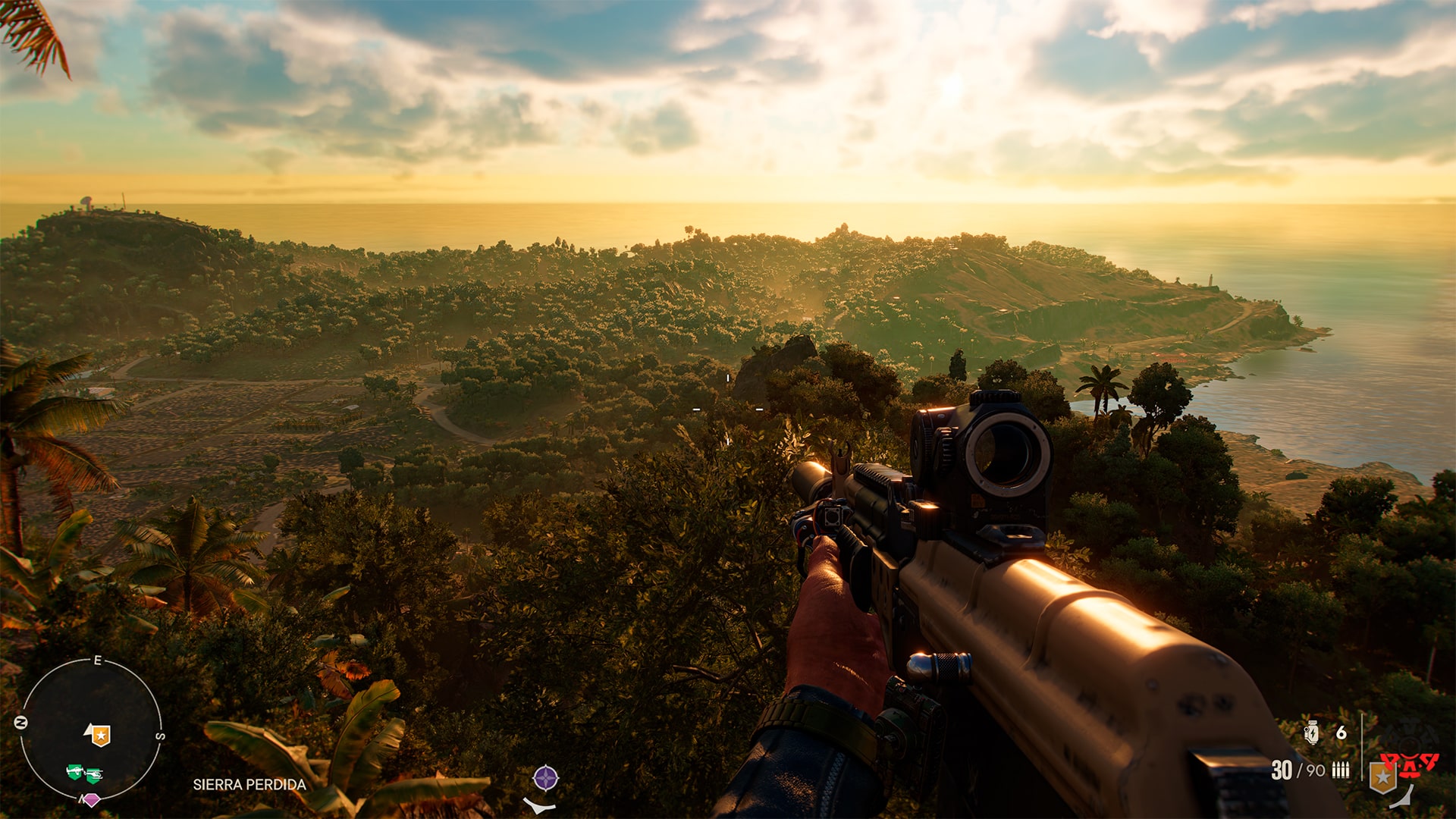Click the E direction letter atop the minimap
This screenshot has height=819, width=1456.
click(x=98, y=660)
